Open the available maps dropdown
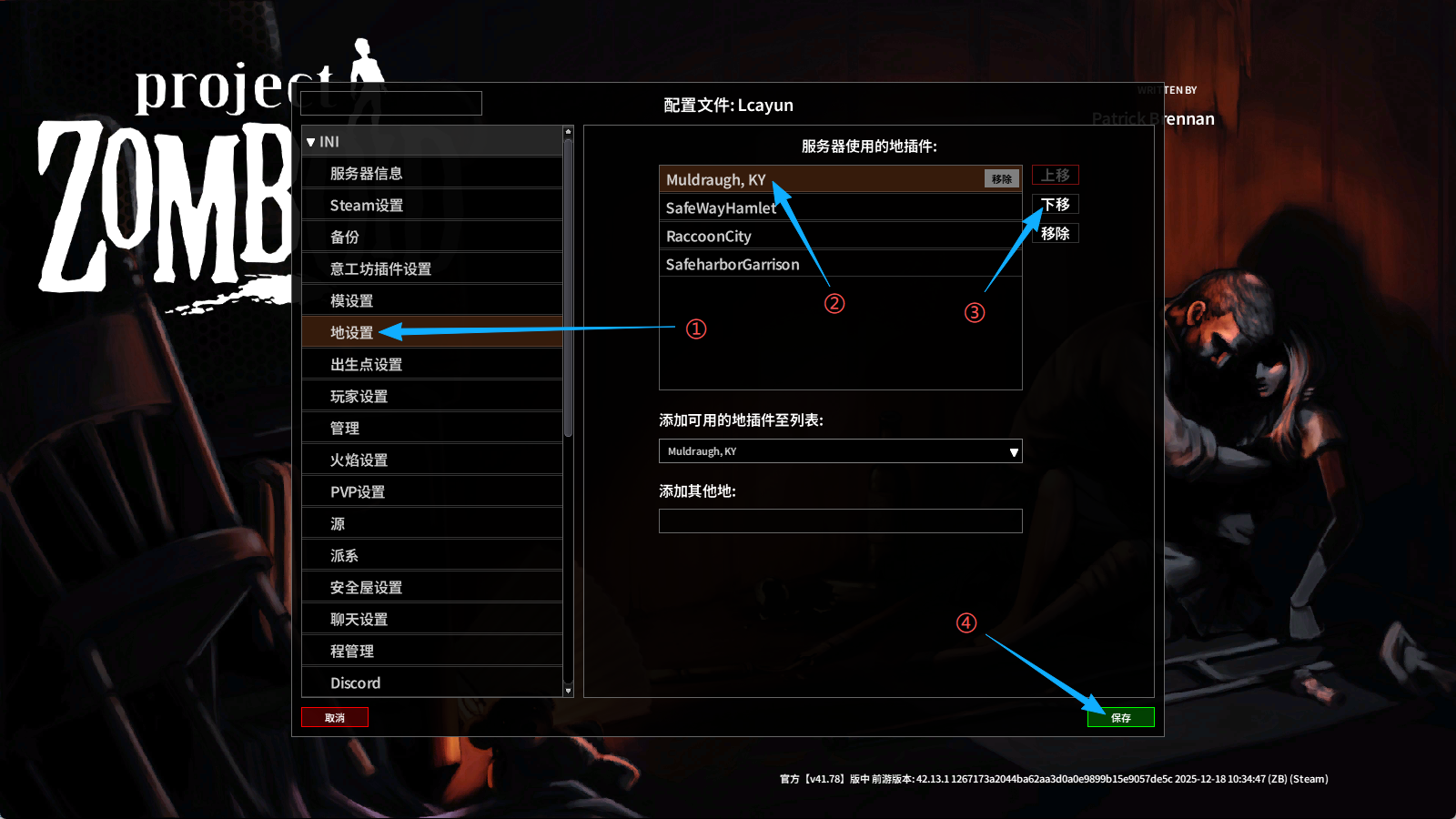1456x819 pixels. pyautogui.click(x=840, y=451)
